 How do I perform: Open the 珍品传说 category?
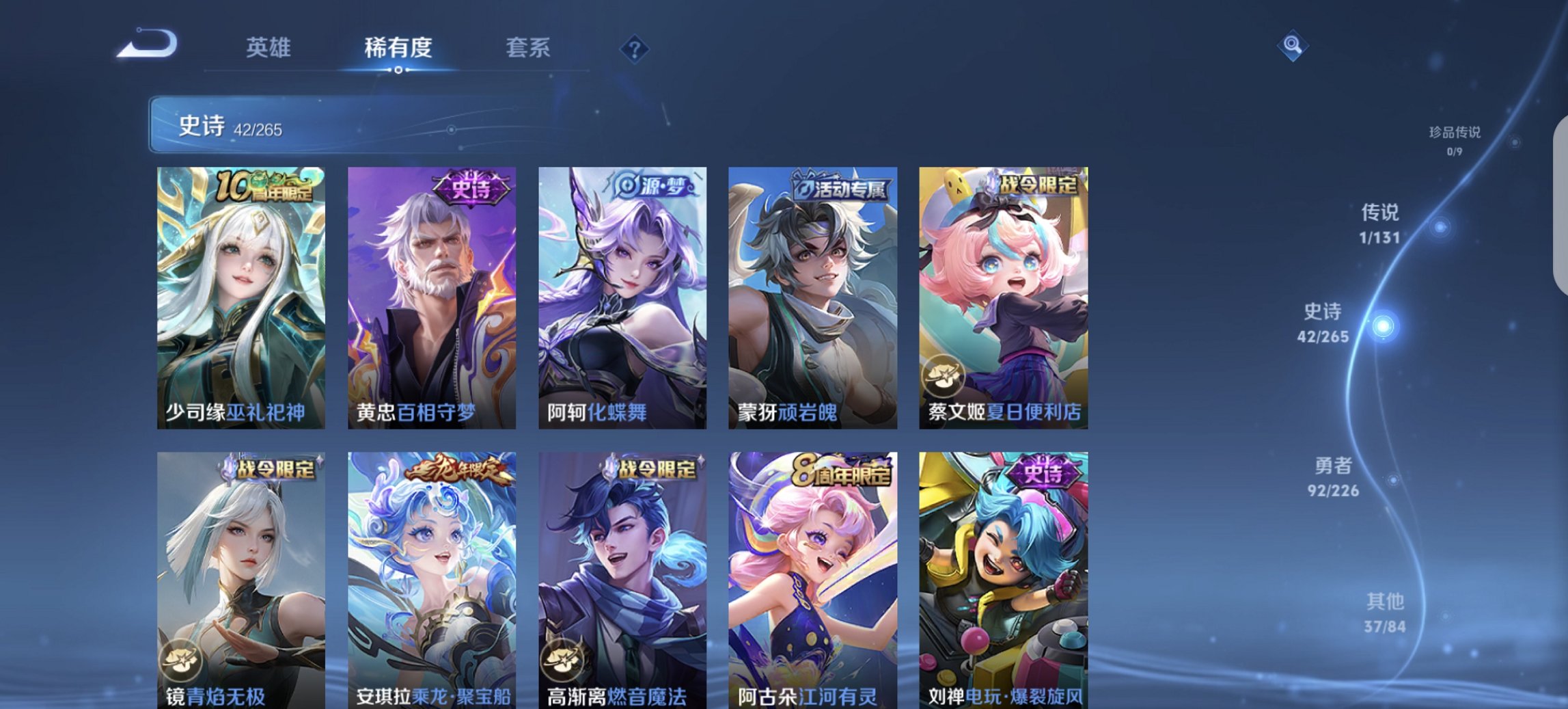click(1454, 135)
